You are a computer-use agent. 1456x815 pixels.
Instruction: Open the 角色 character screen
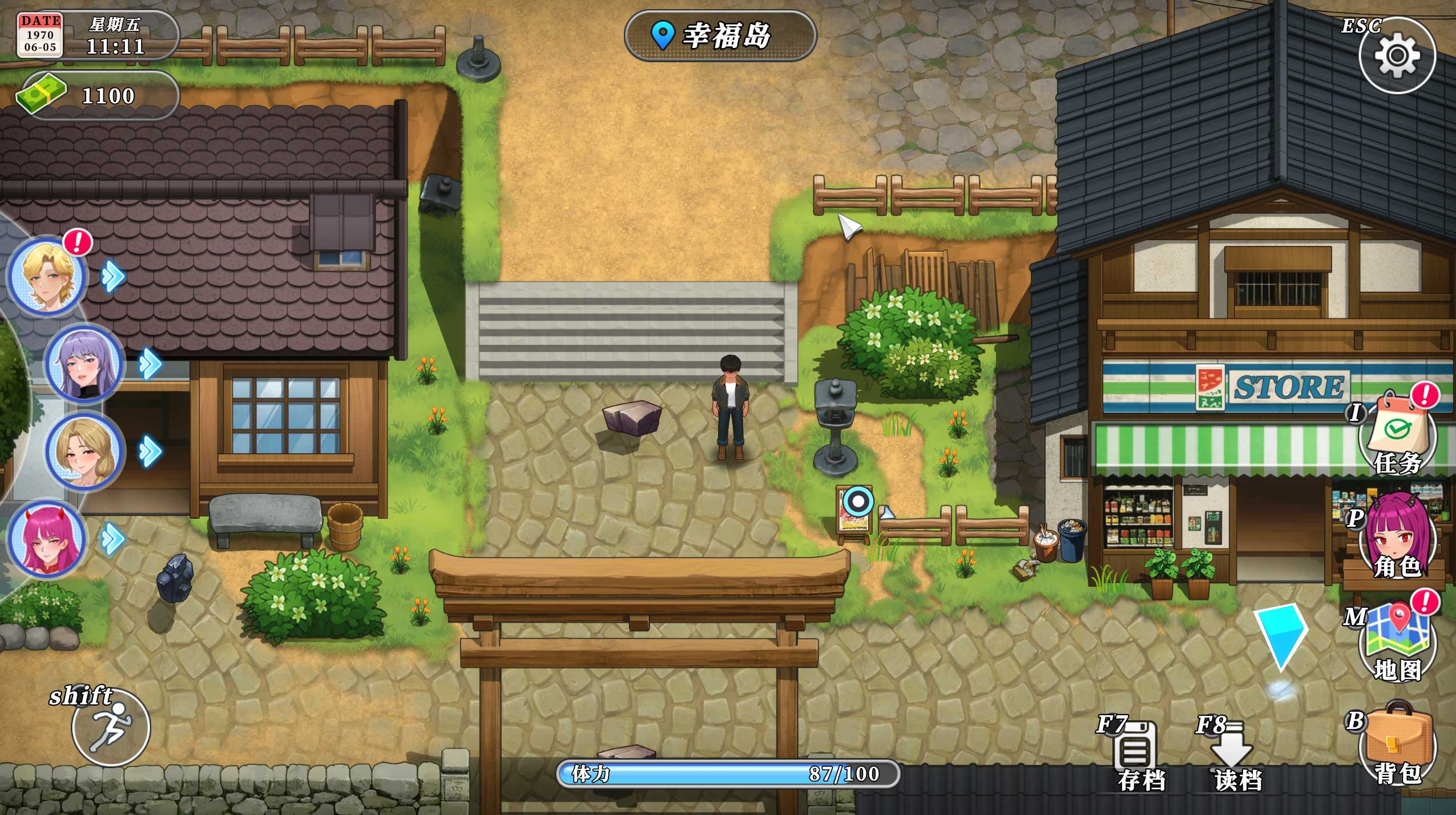(1397, 538)
